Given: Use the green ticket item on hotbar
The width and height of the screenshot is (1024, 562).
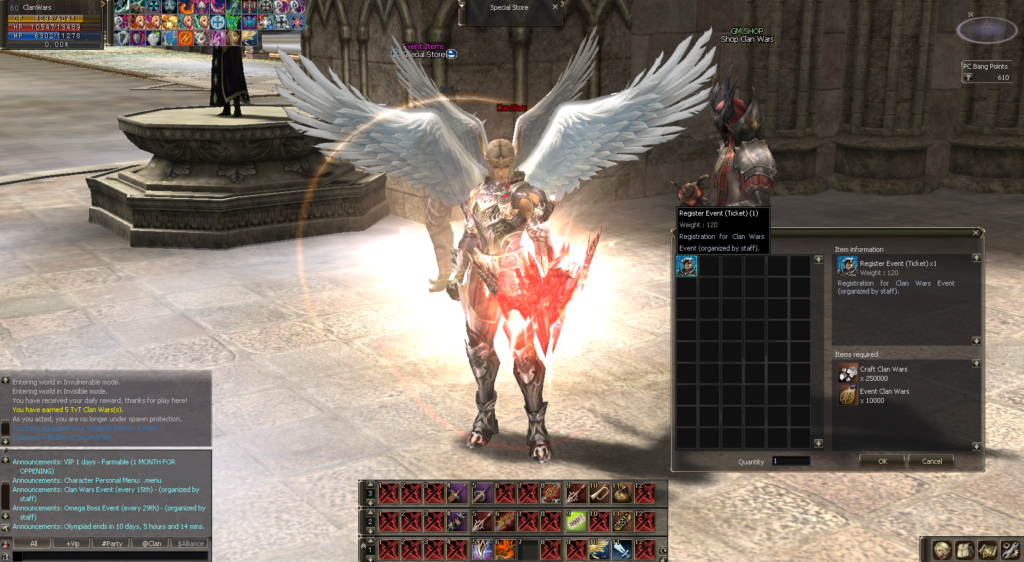Looking at the screenshot, I should coord(574,521).
